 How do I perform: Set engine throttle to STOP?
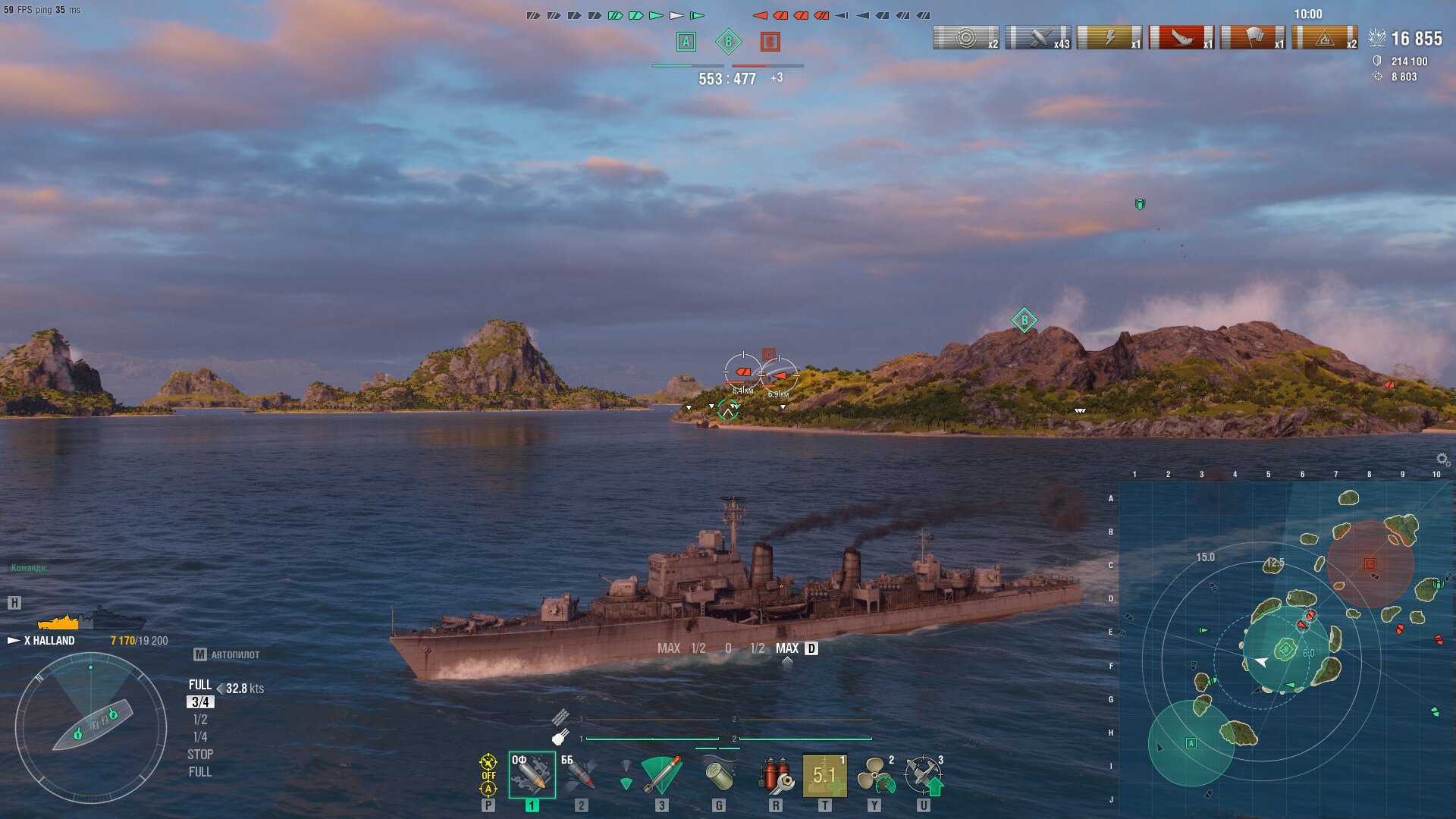point(200,755)
